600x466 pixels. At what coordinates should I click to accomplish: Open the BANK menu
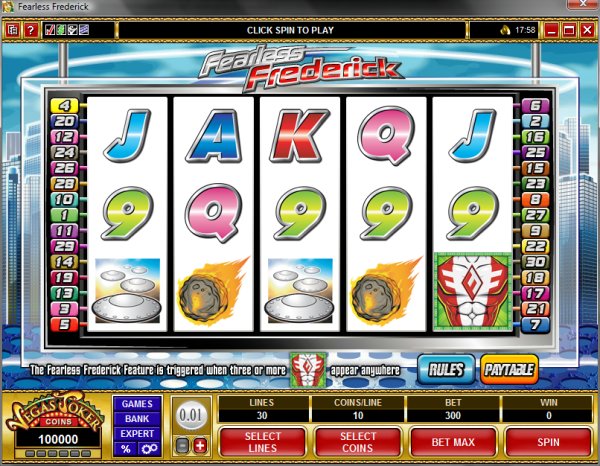136,419
